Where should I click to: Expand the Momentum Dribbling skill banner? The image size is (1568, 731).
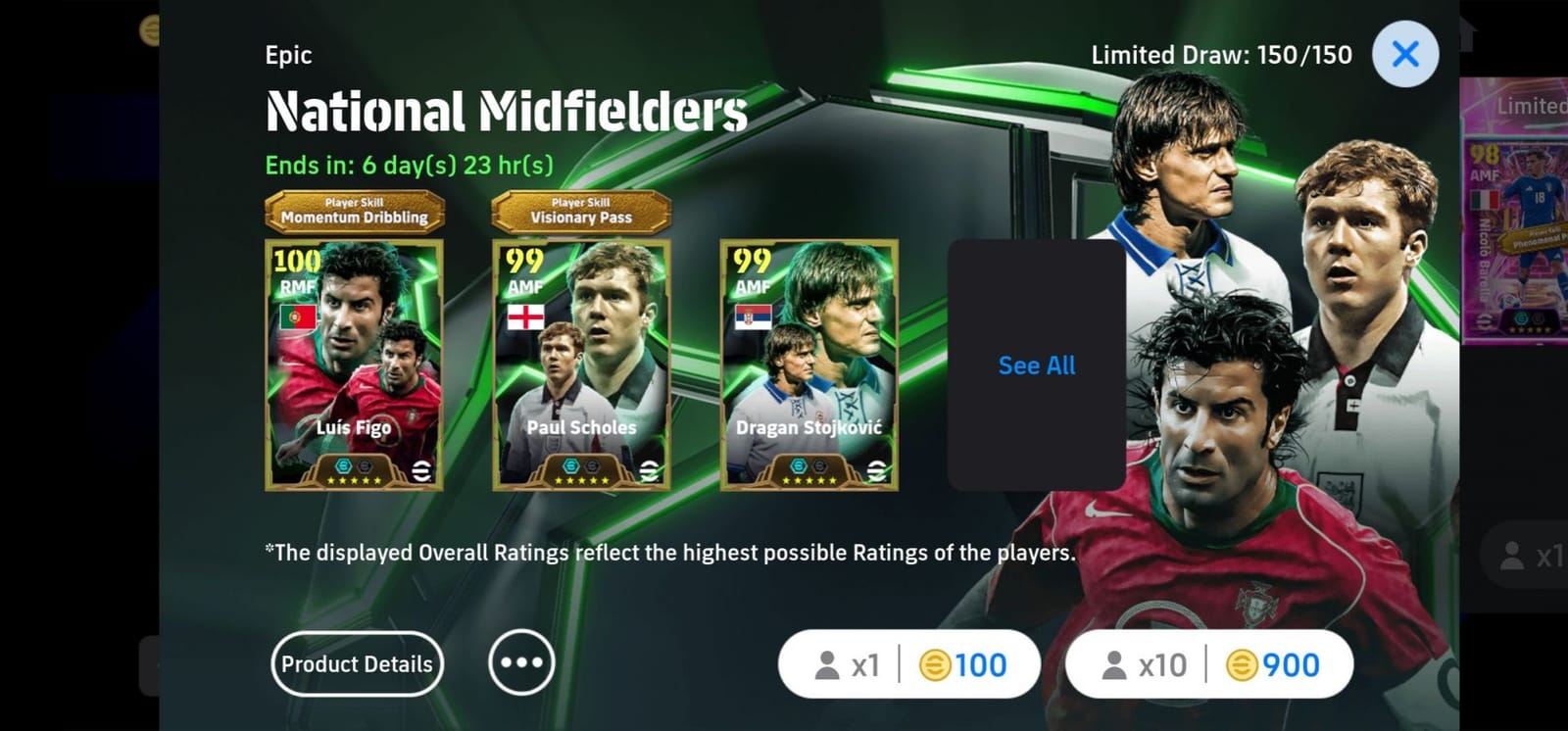tap(356, 211)
